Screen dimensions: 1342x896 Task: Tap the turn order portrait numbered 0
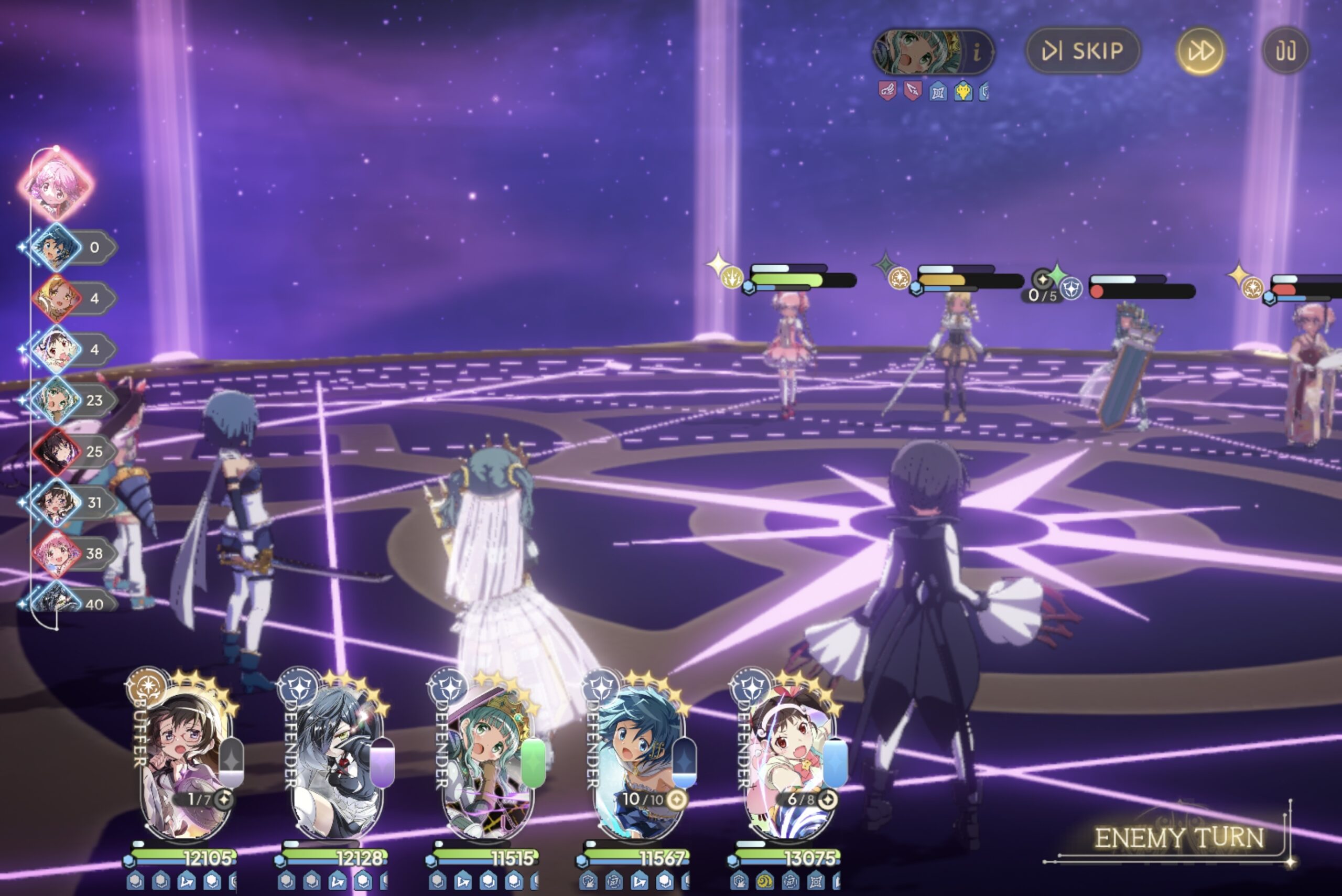tap(57, 247)
